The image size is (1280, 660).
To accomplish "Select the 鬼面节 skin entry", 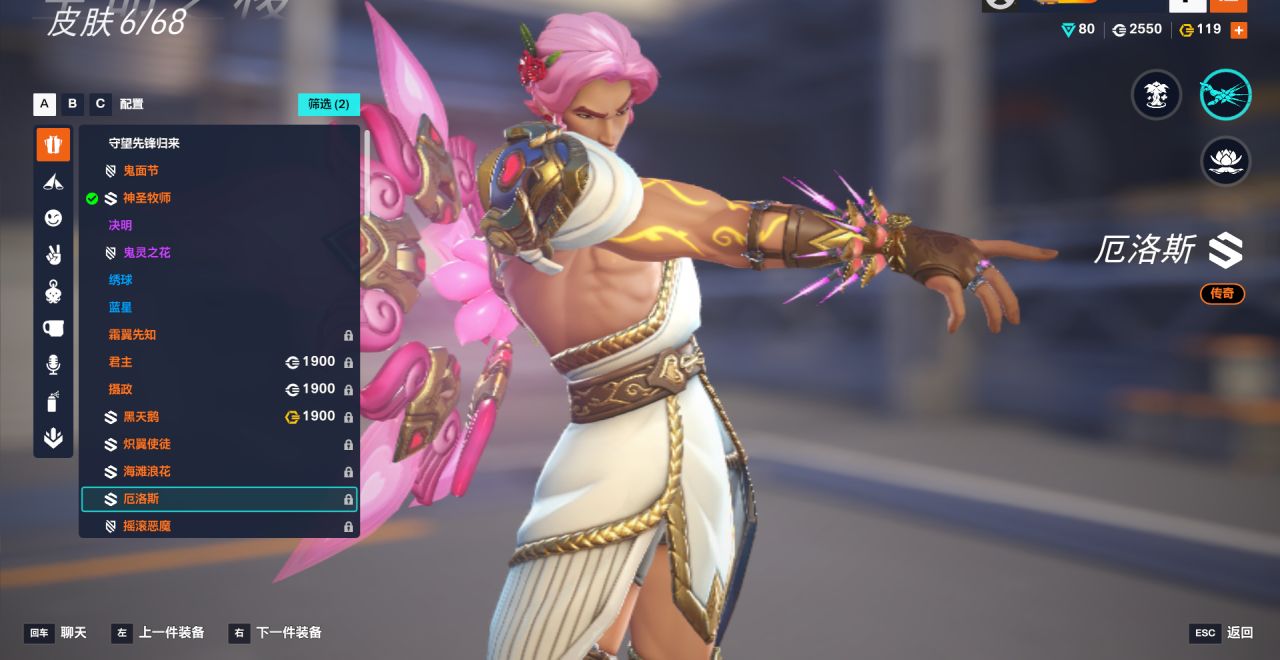I will pos(140,171).
